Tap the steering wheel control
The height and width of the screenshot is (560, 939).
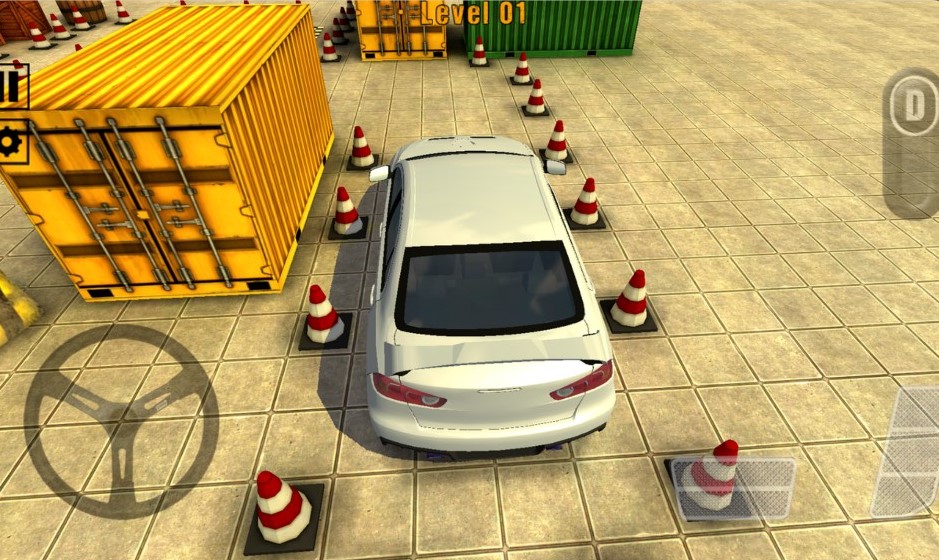click(120, 421)
